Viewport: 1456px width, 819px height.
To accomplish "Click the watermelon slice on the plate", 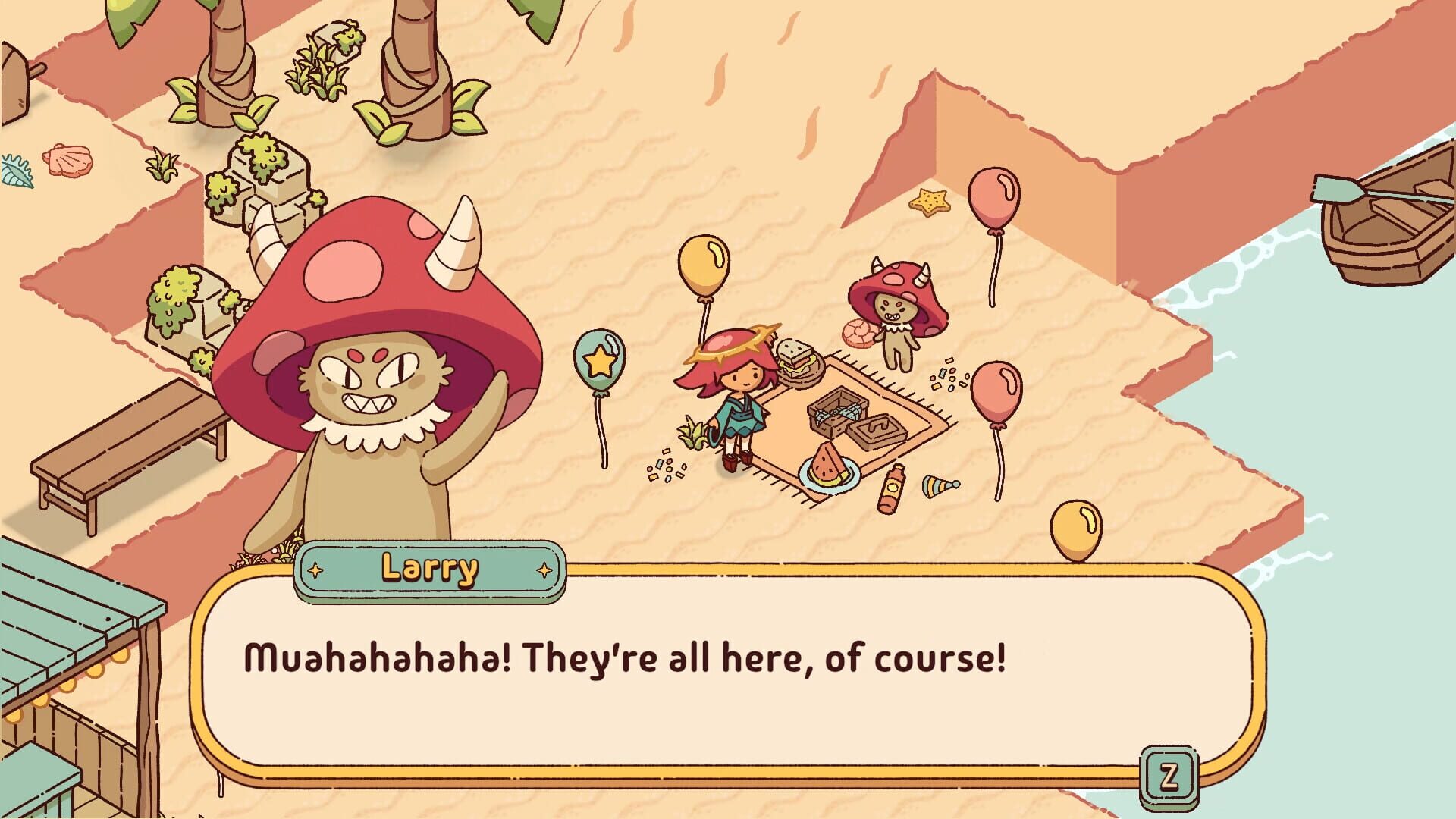I will [x=829, y=464].
